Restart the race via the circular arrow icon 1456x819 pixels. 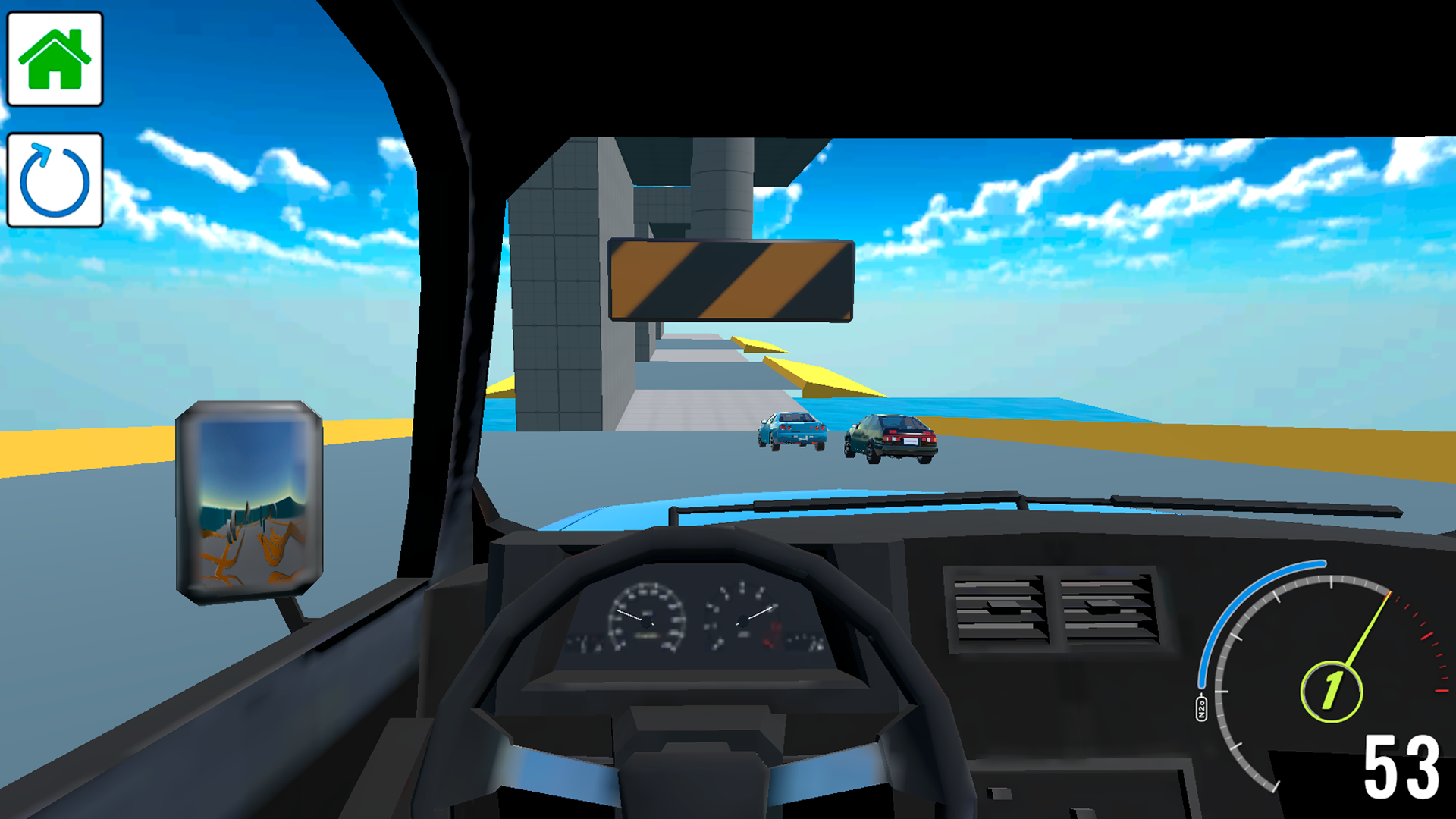tap(53, 178)
